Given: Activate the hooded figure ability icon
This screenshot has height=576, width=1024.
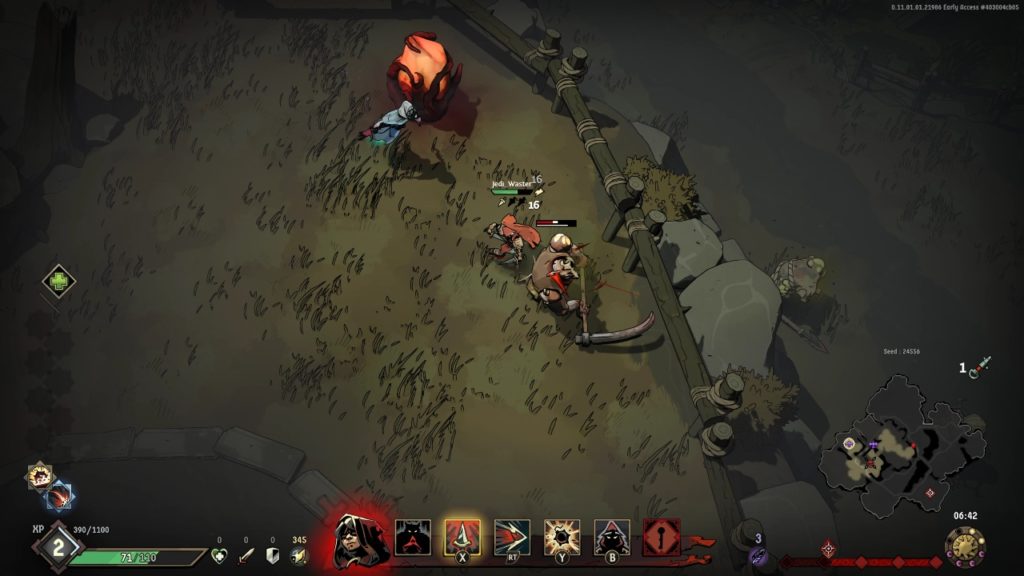Looking at the screenshot, I should tap(612, 538).
